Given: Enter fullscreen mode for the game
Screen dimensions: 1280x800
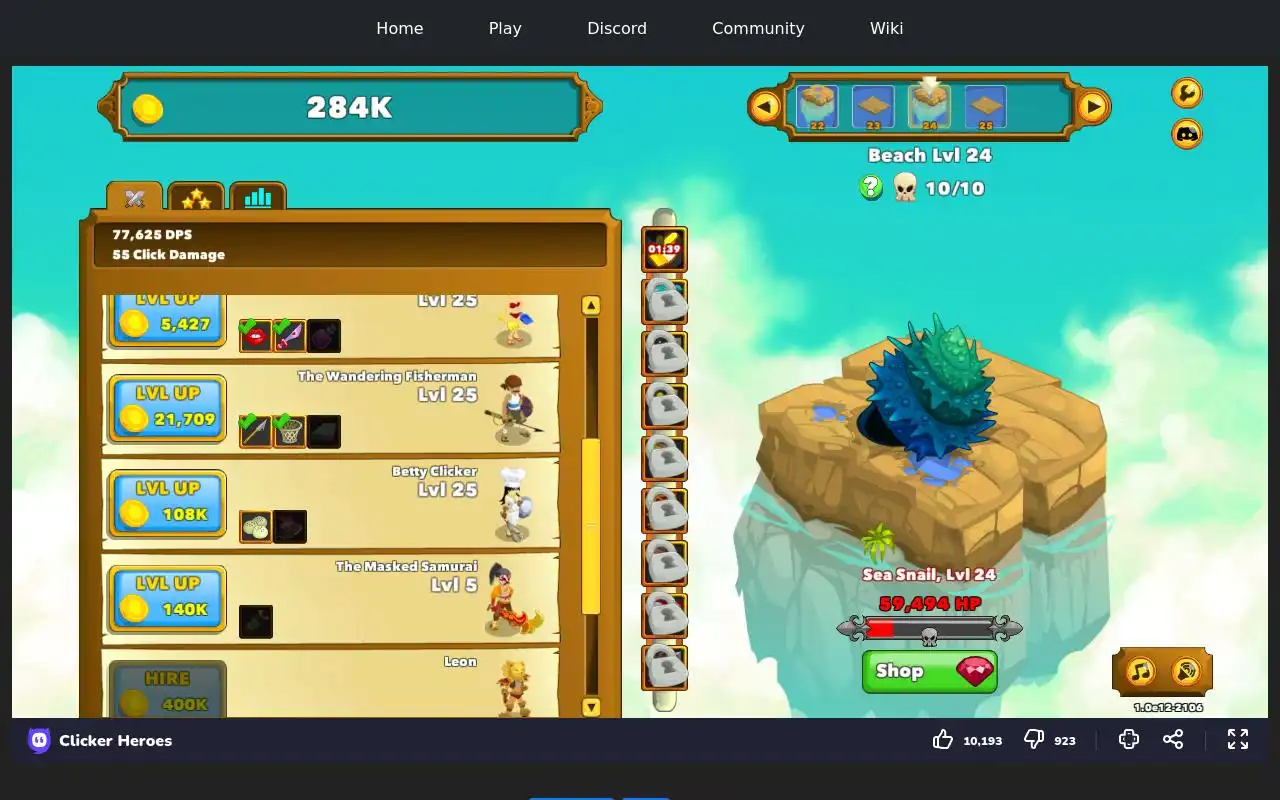Looking at the screenshot, I should 1238,739.
